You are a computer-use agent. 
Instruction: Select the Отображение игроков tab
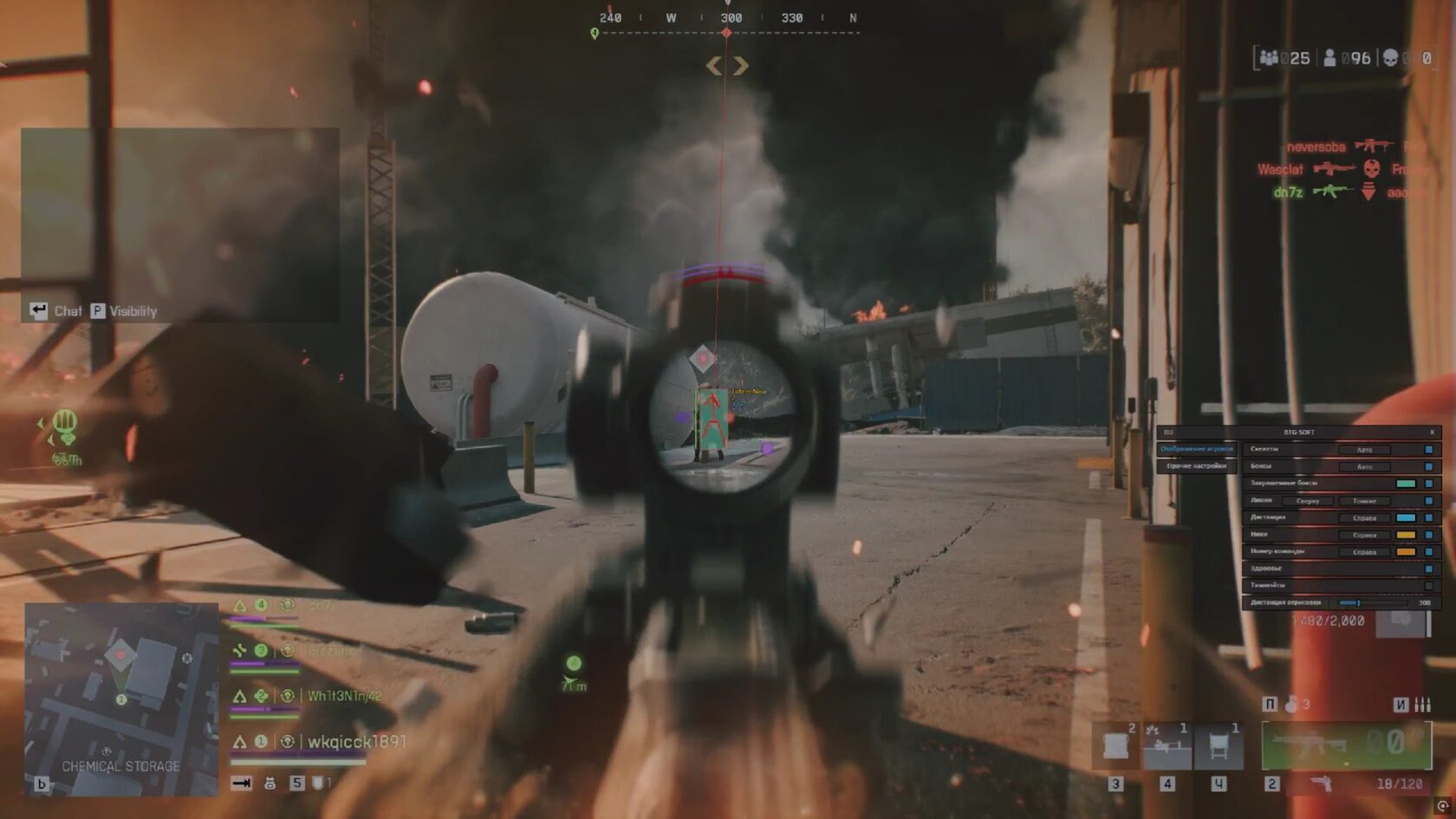coord(1197,449)
